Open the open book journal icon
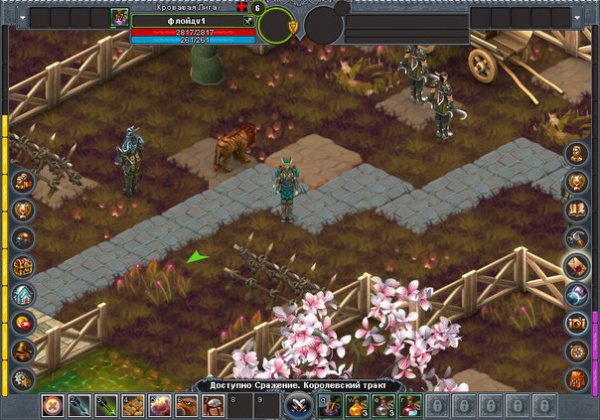600x420 pixels. (577, 210)
